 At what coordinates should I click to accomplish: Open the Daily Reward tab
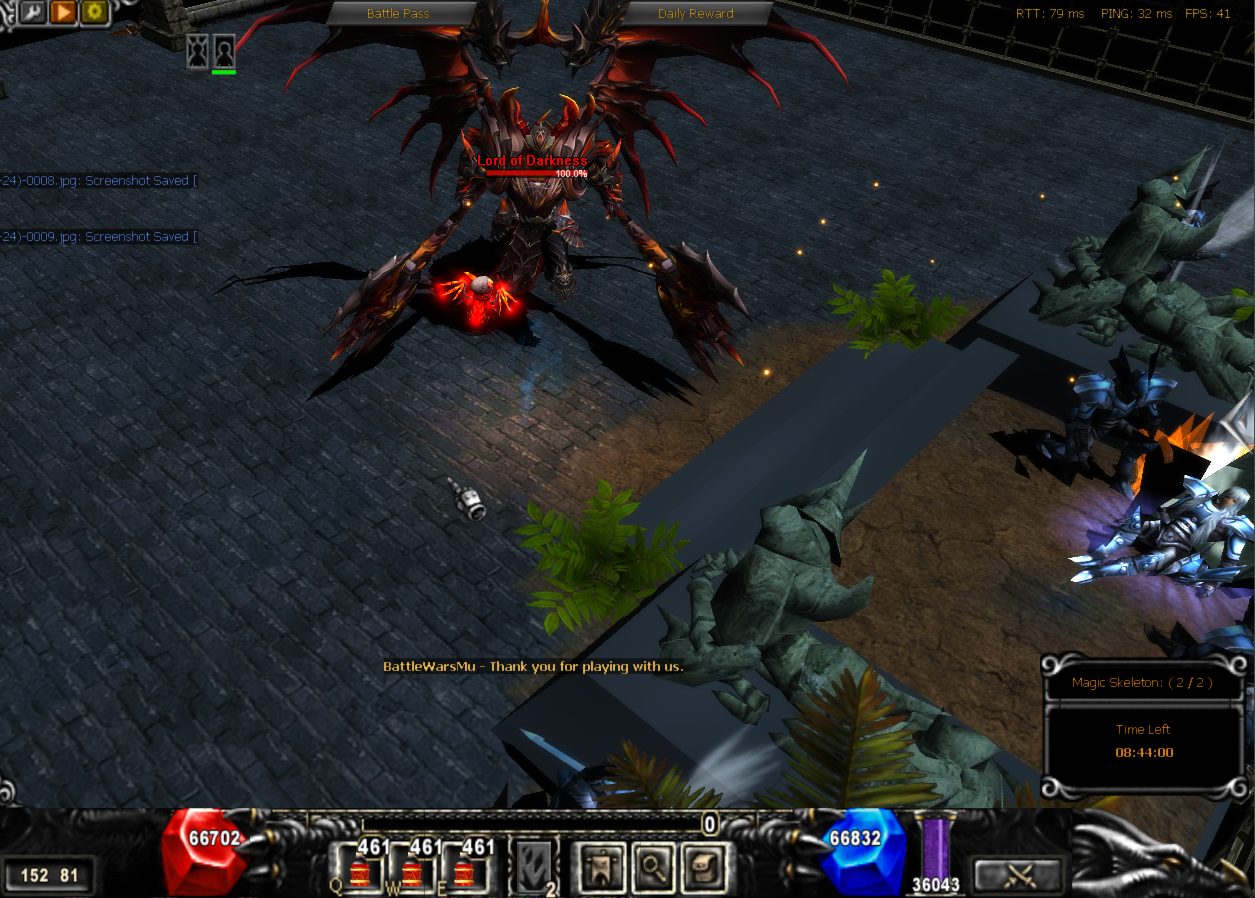[695, 14]
